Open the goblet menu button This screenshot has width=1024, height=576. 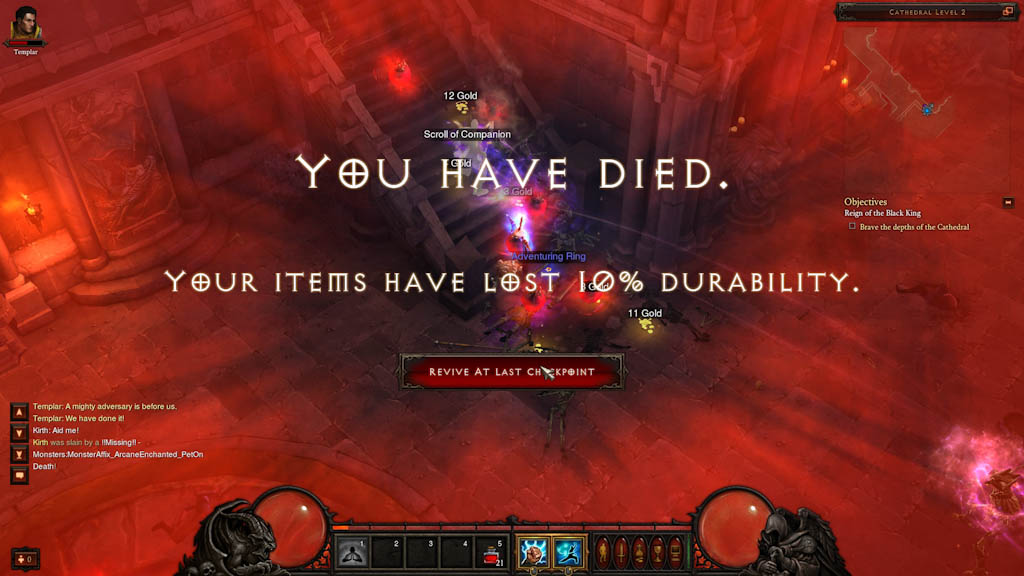(657, 552)
